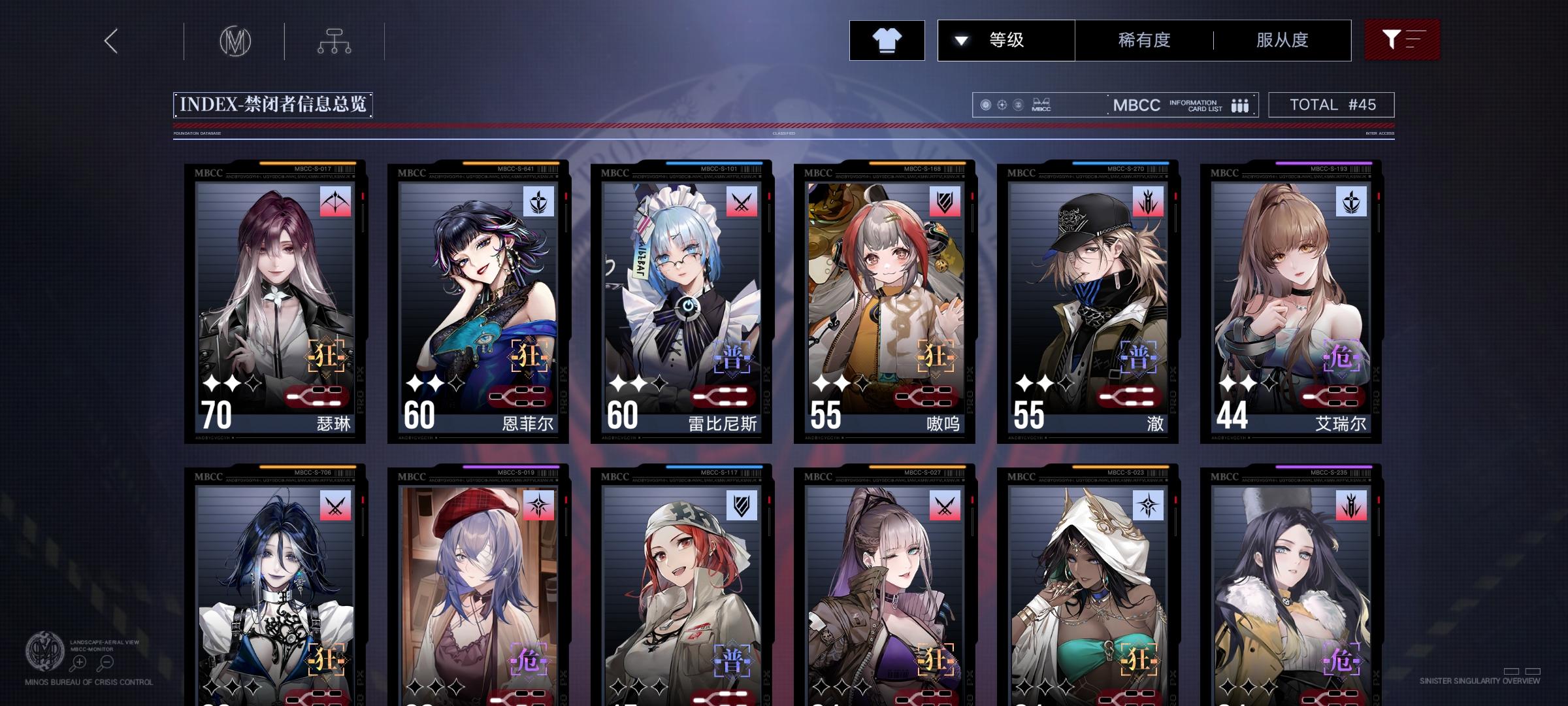
Task: Click the back arrow at top left
Action: pos(111,41)
